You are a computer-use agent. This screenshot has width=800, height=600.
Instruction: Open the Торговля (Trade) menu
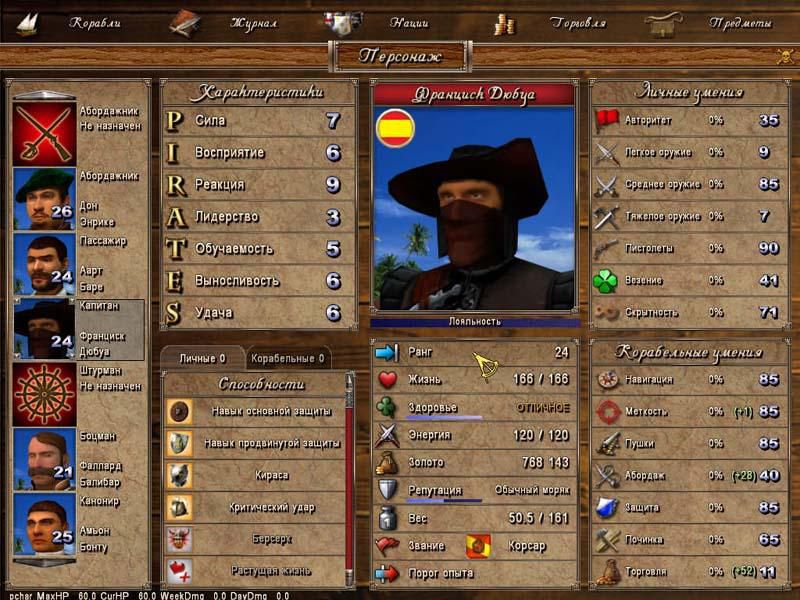click(x=577, y=22)
